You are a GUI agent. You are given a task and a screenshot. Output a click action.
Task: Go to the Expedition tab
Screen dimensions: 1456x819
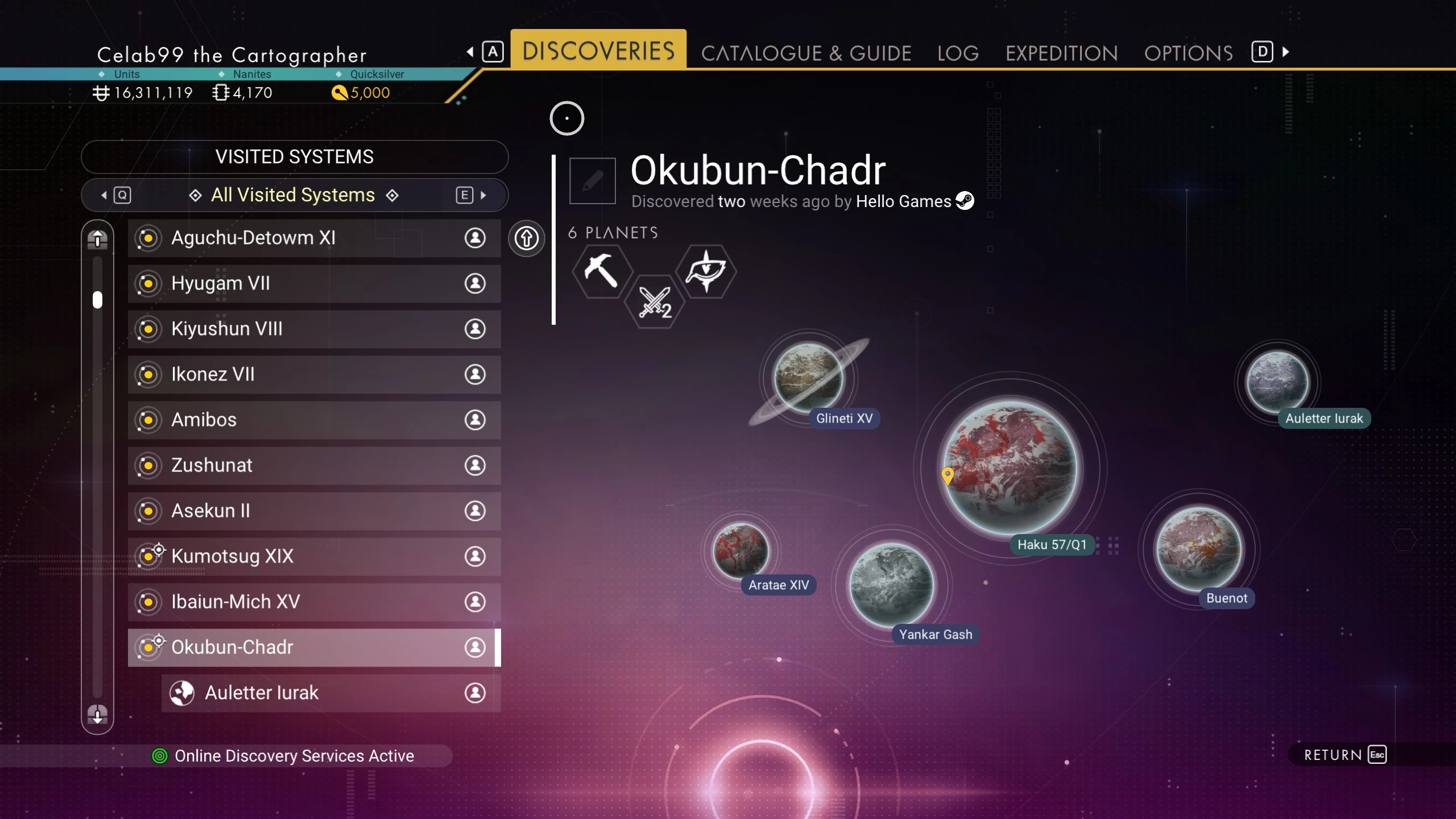[x=1061, y=53]
